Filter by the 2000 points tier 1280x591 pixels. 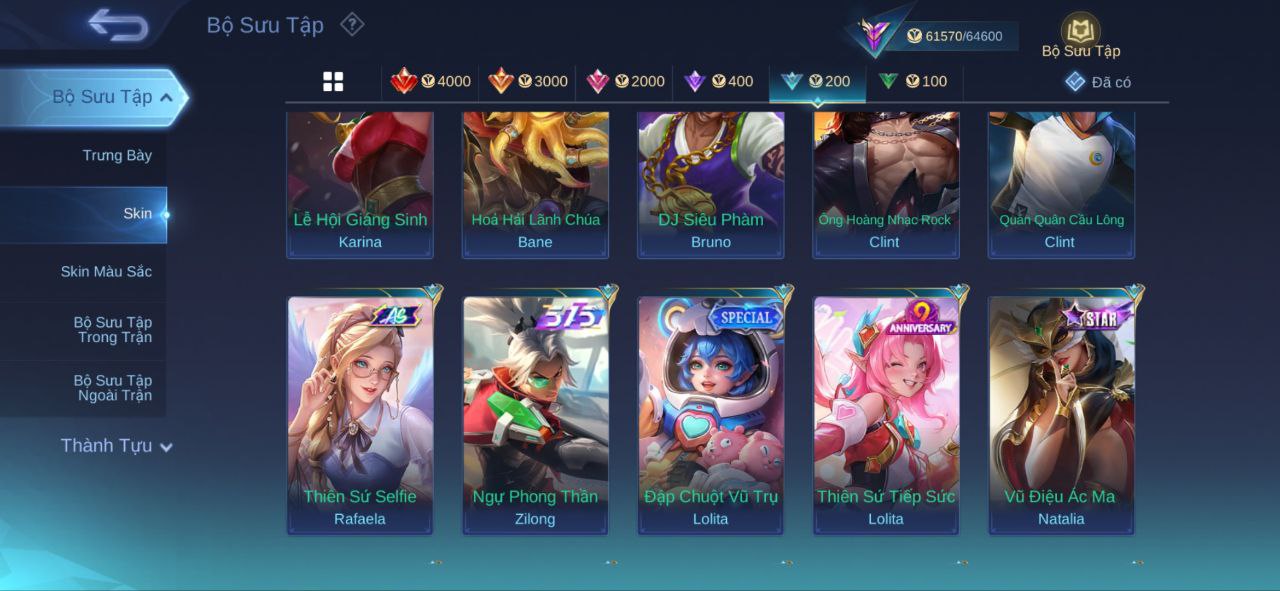click(x=625, y=82)
